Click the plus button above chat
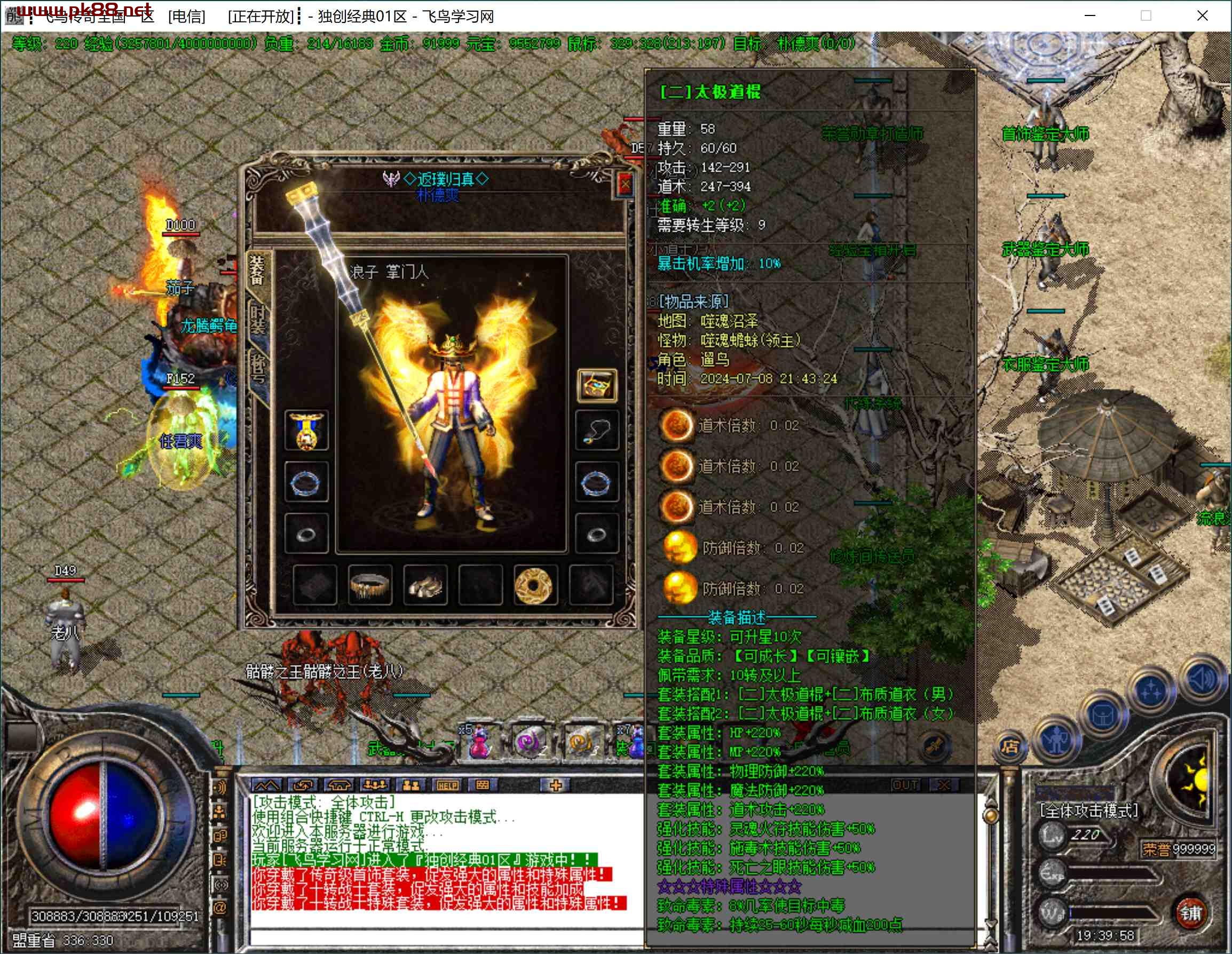 tap(555, 785)
